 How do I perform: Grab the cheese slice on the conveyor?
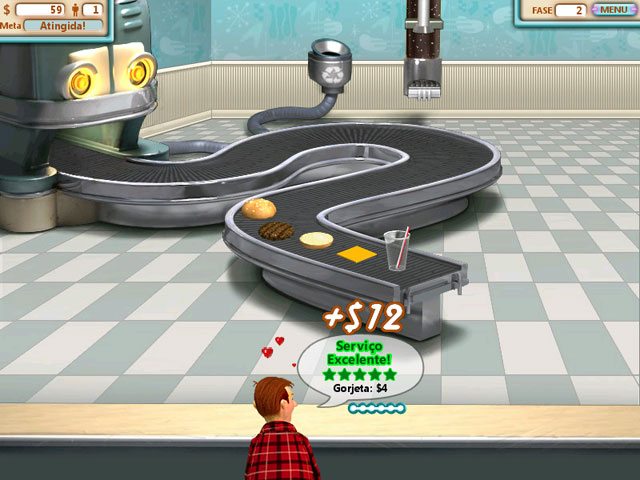pyautogui.click(x=355, y=254)
